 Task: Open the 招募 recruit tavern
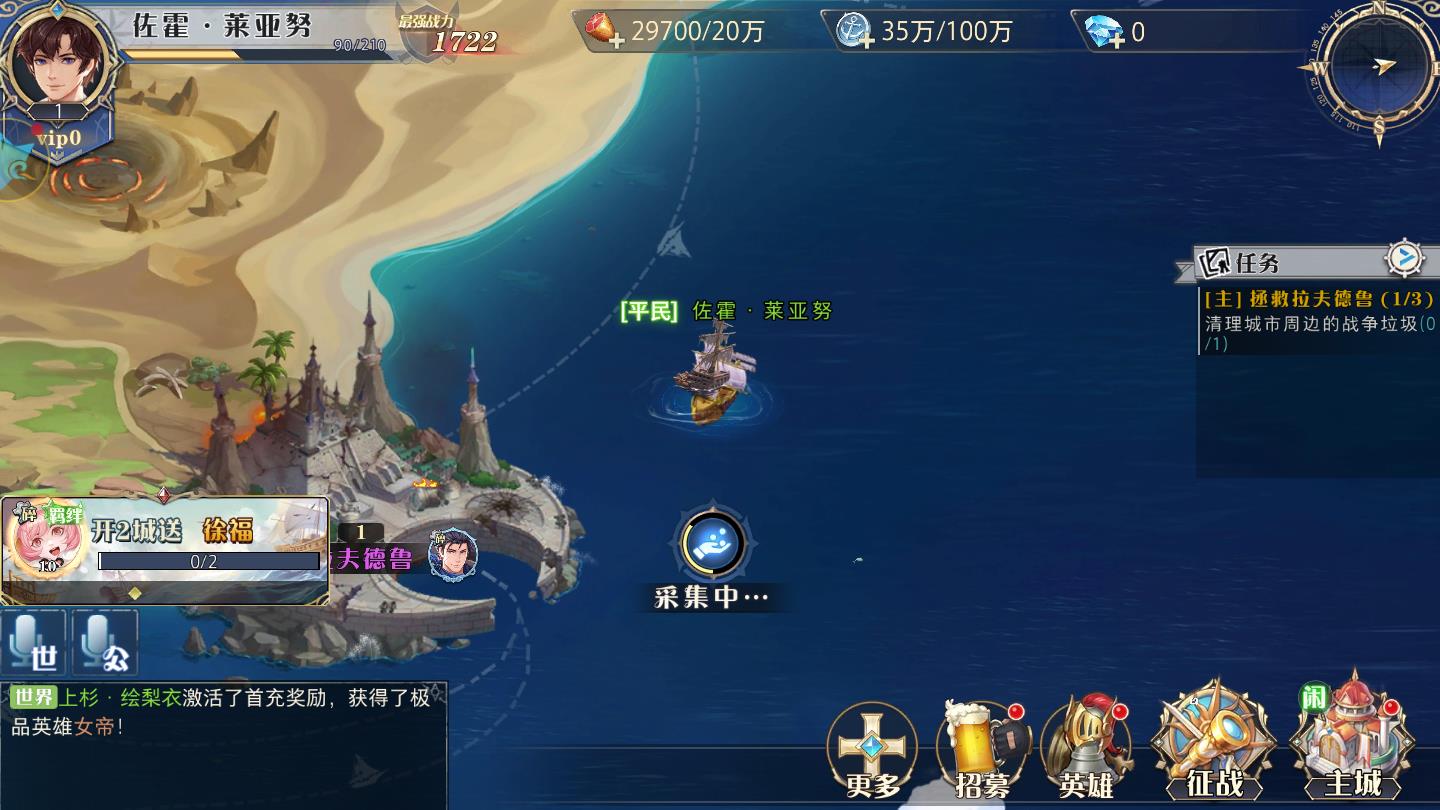click(x=982, y=750)
